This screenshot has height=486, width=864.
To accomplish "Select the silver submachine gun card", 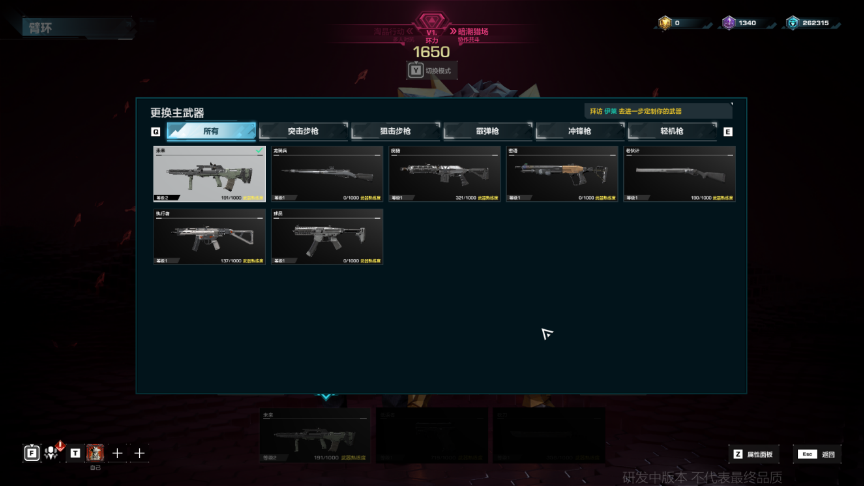I will click(x=210, y=237).
